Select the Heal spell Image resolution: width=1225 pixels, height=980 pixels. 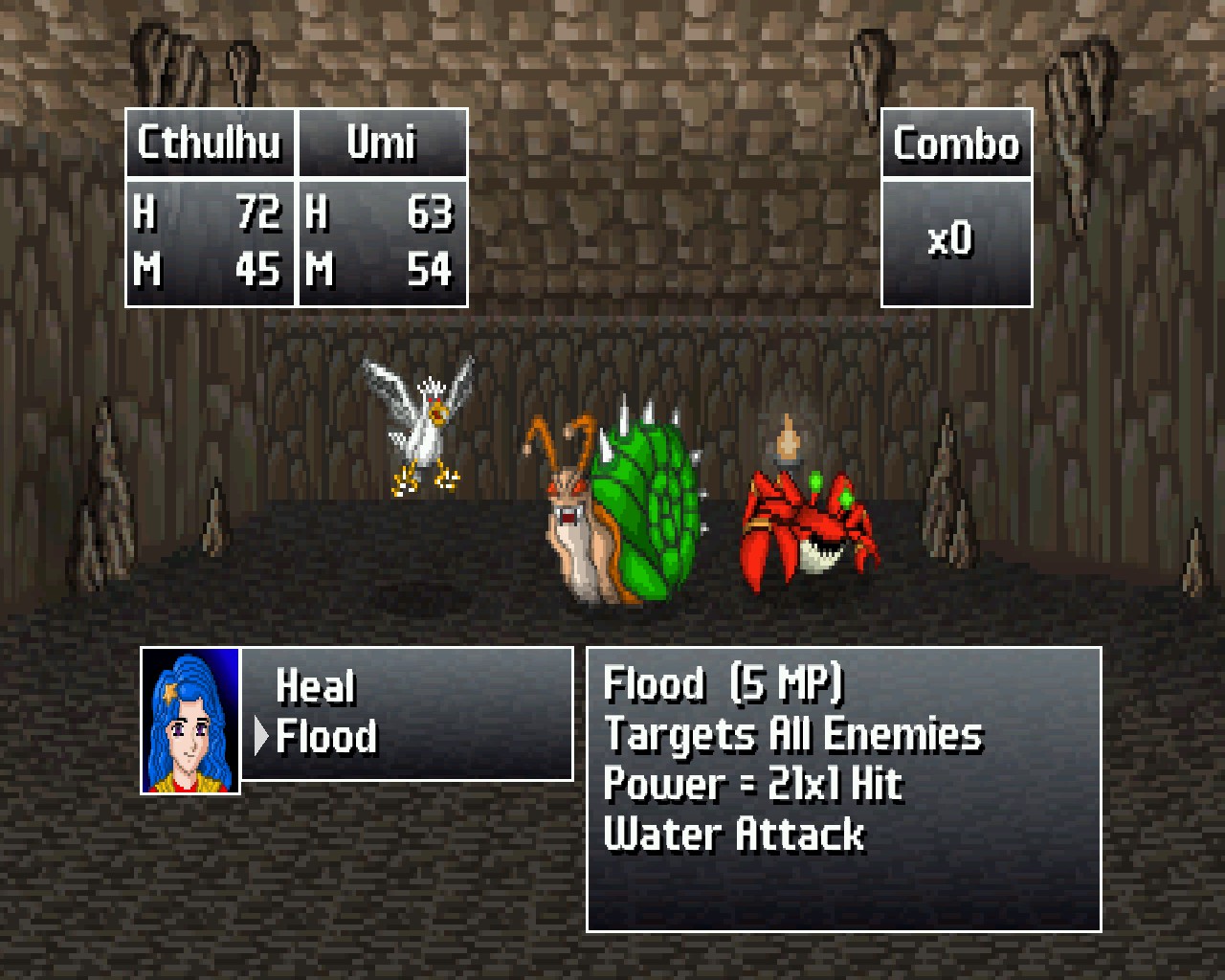pyautogui.click(x=316, y=686)
